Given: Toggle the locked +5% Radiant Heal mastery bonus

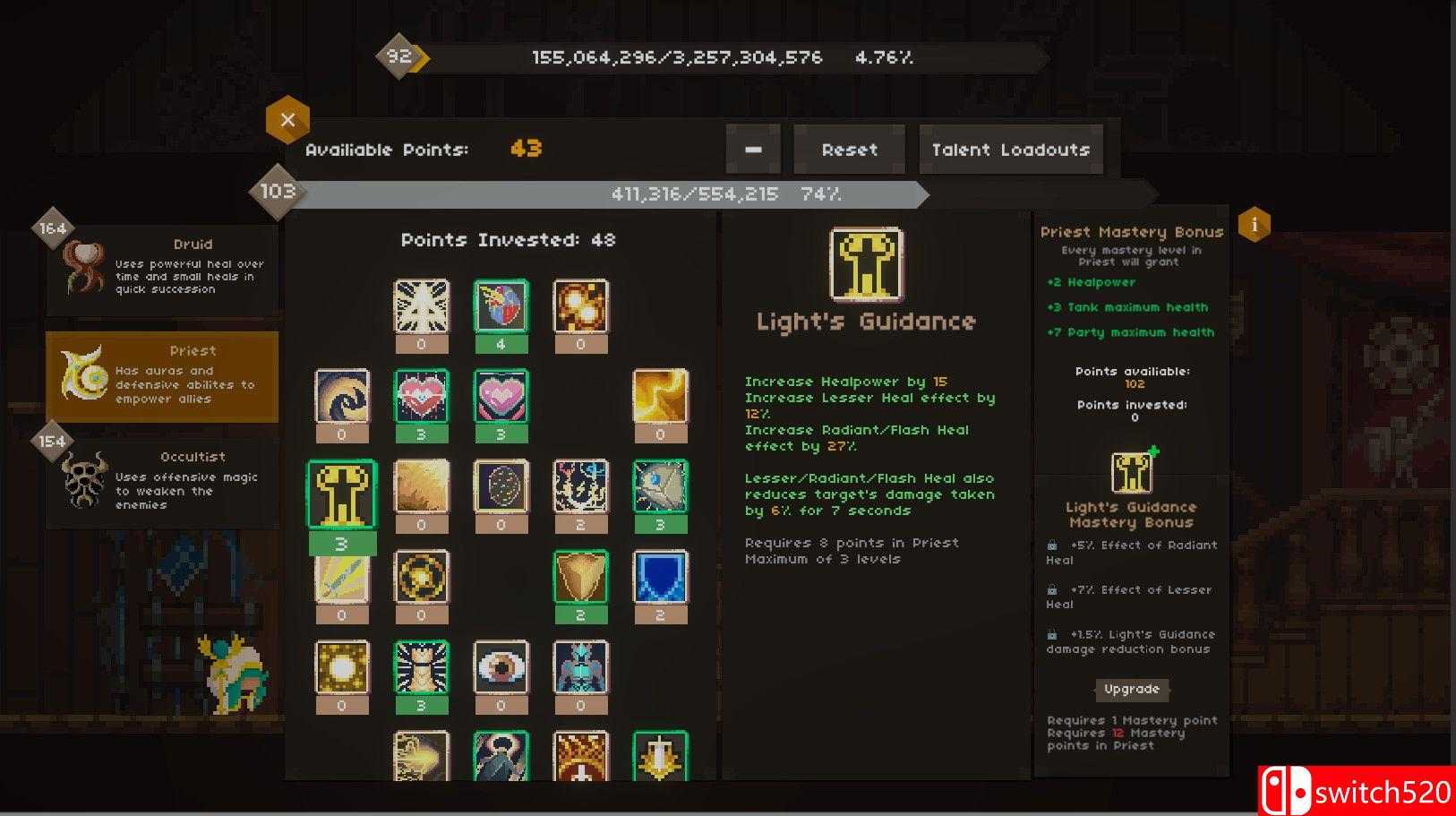Looking at the screenshot, I should [1052, 545].
